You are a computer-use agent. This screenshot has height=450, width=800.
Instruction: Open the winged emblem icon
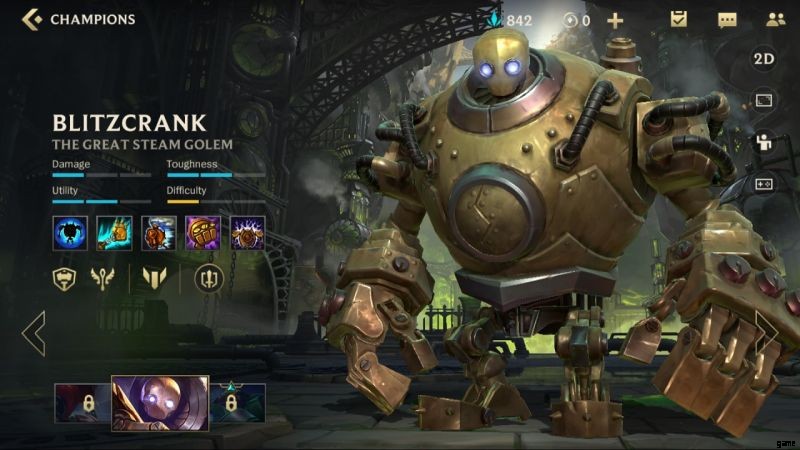[x=153, y=279]
